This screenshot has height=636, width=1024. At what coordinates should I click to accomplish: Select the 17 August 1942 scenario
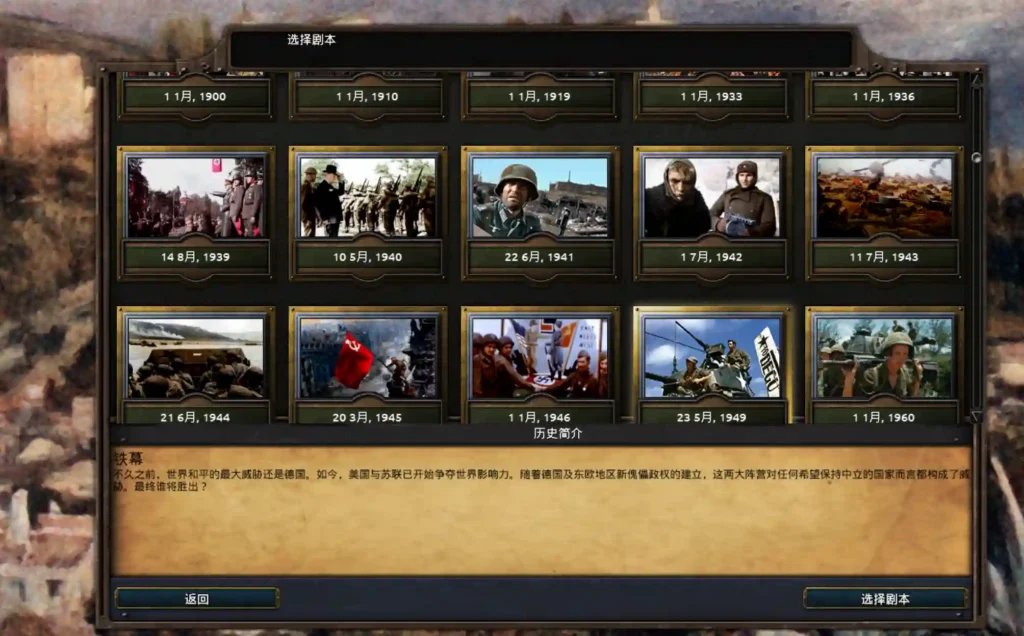pos(712,196)
